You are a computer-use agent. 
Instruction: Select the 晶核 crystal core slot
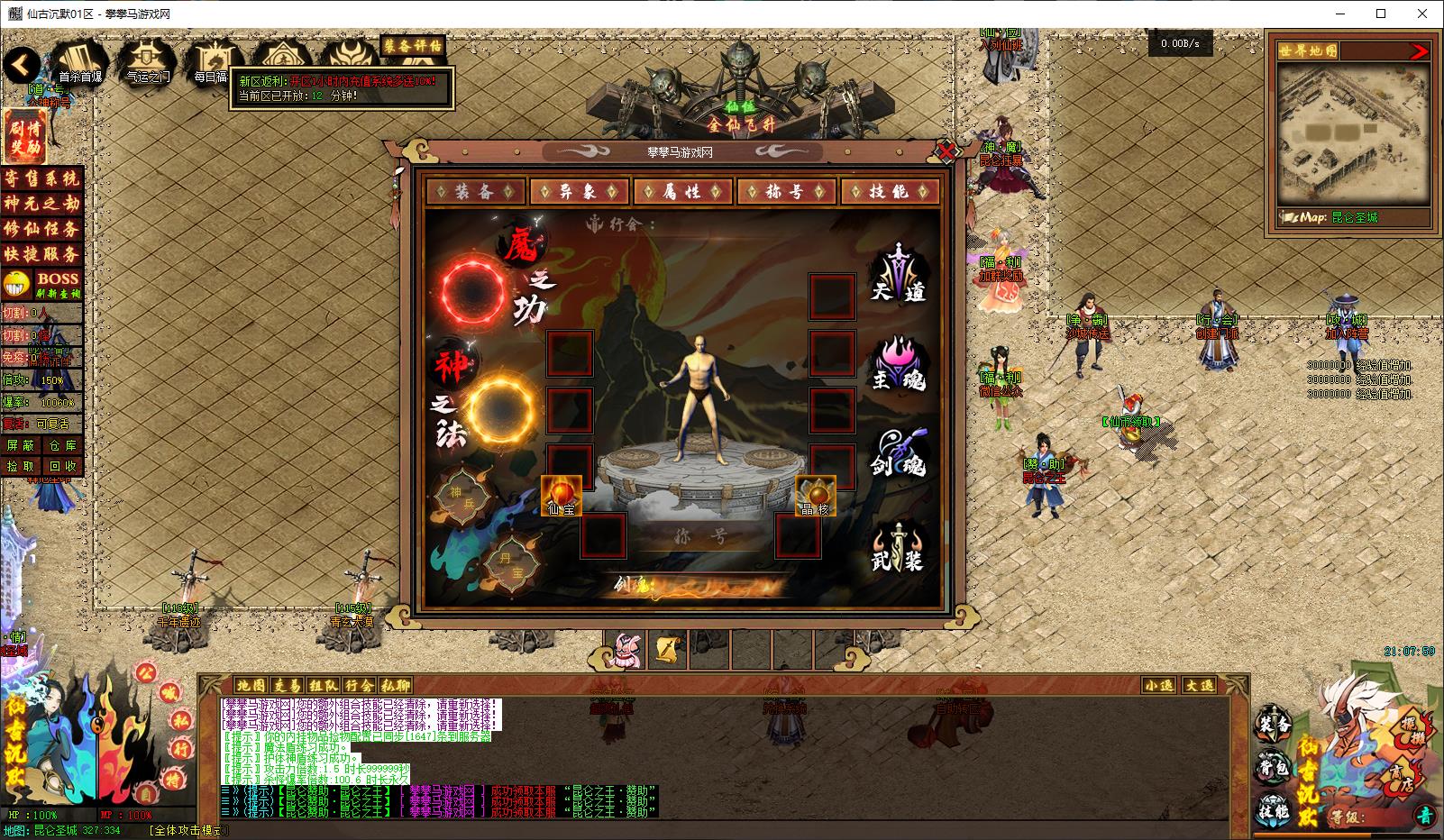(815, 496)
